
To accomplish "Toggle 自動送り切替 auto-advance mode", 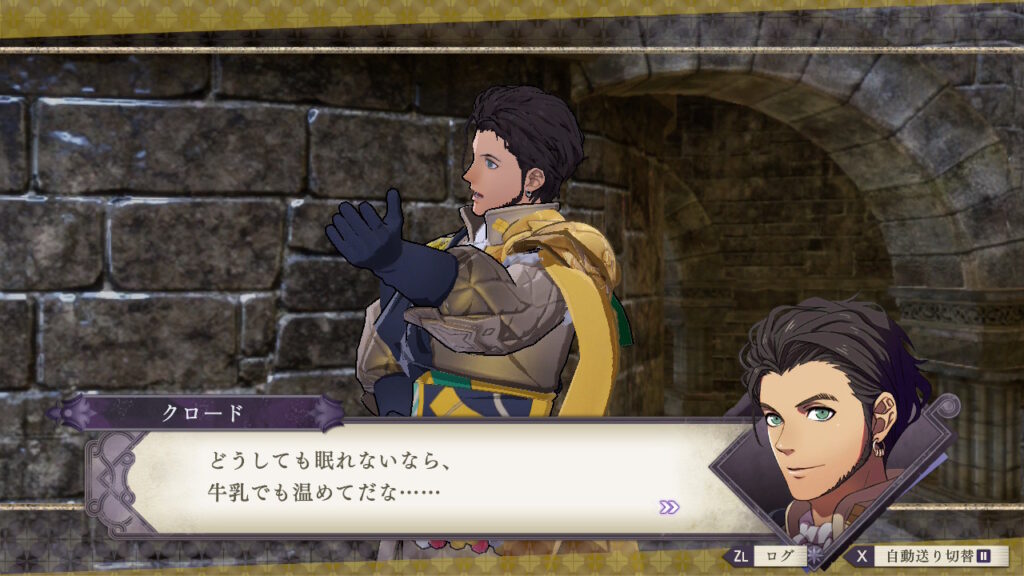I will pyautogui.click(x=929, y=556).
